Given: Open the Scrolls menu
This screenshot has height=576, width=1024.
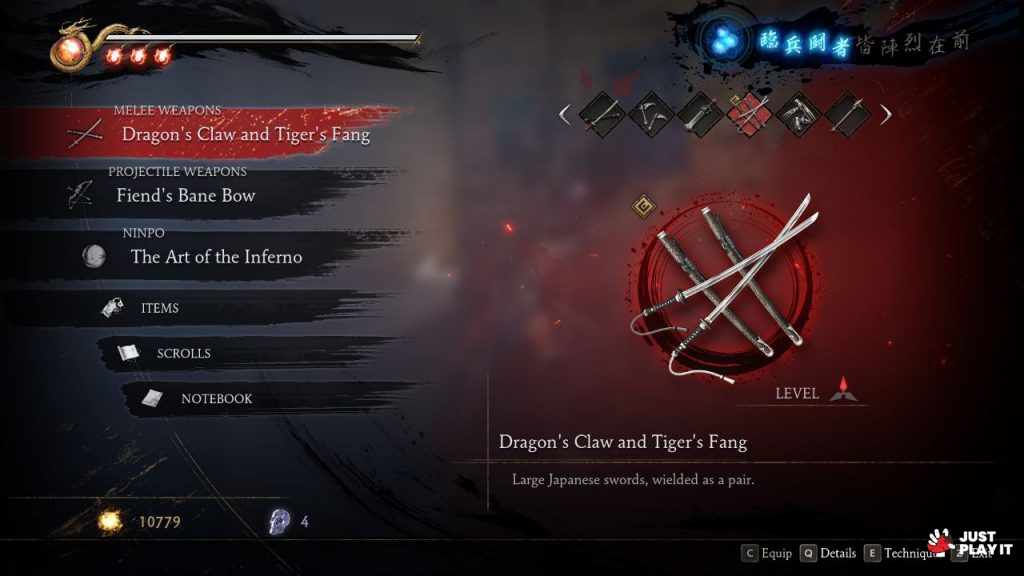Looking at the screenshot, I should (183, 353).
